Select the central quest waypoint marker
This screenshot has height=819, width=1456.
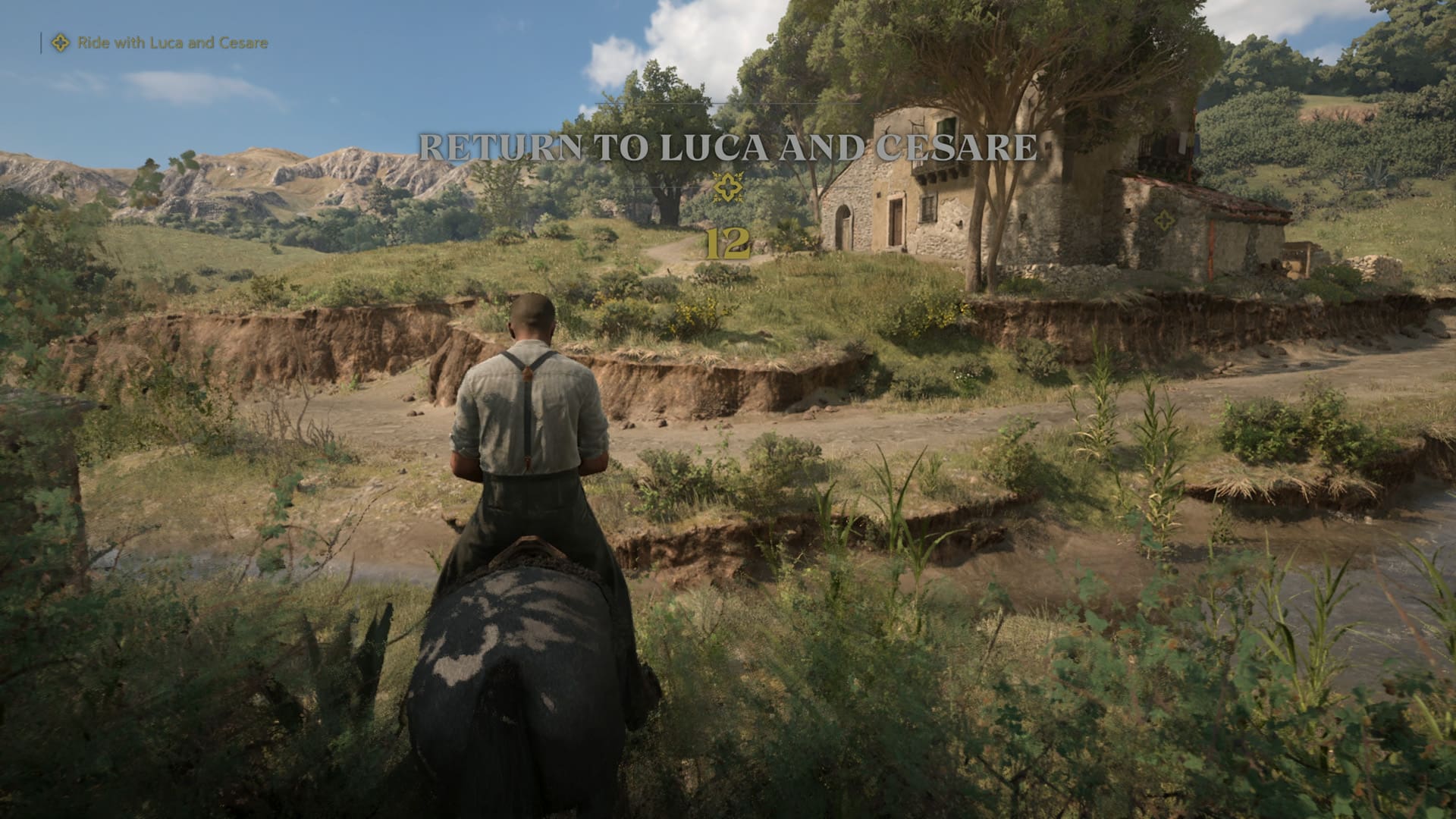coord(726,188)
